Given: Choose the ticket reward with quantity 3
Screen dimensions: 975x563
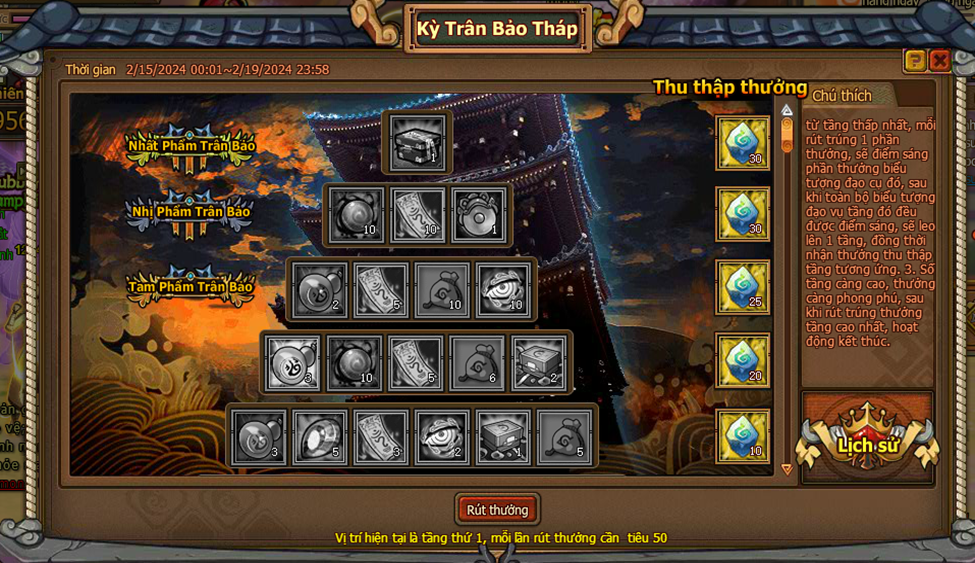Looking at the screenshot, I should click(x=381, y=437).
